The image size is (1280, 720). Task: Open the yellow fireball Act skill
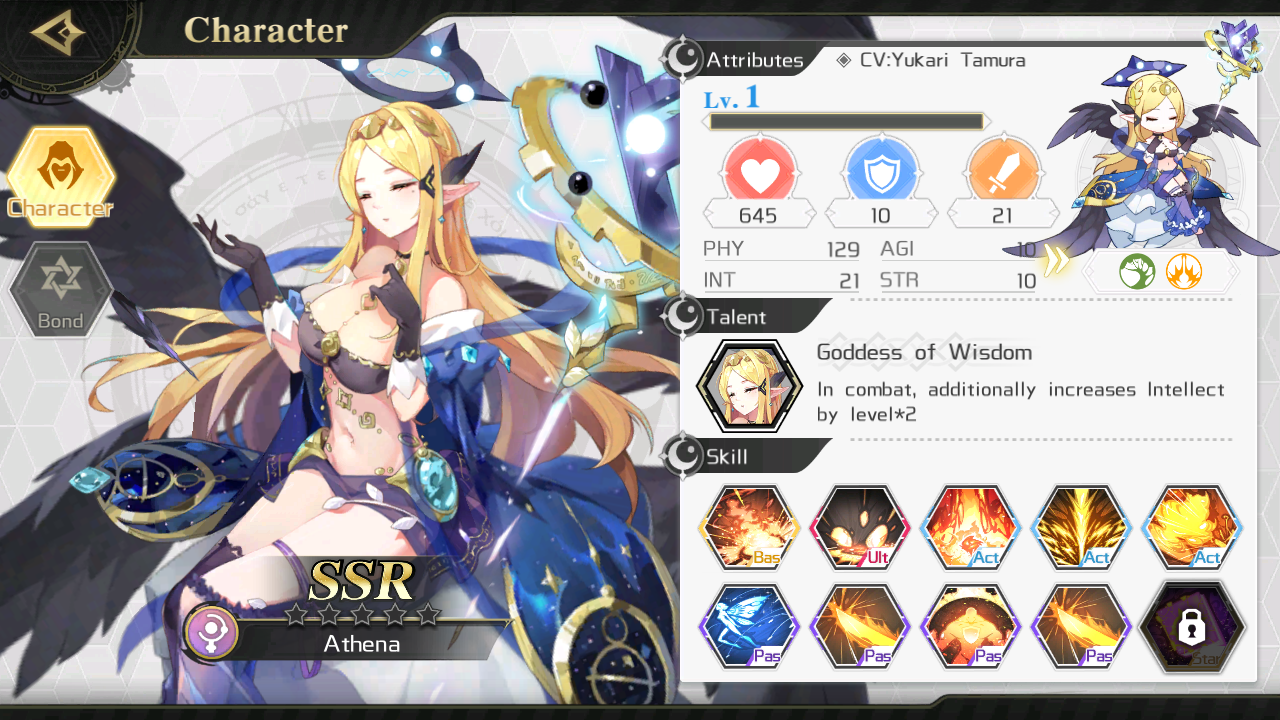point(1191,527)
